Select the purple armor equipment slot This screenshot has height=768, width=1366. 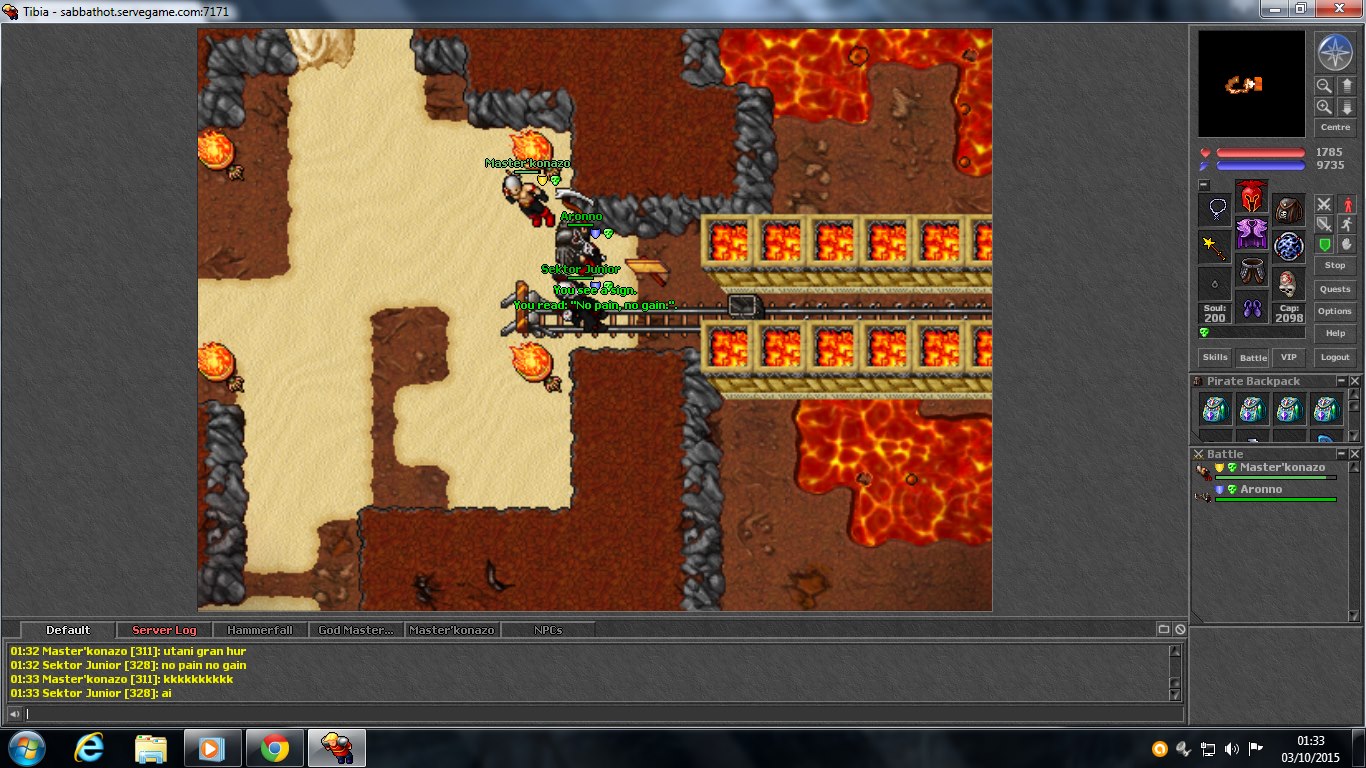click(x=1251, y=233)
